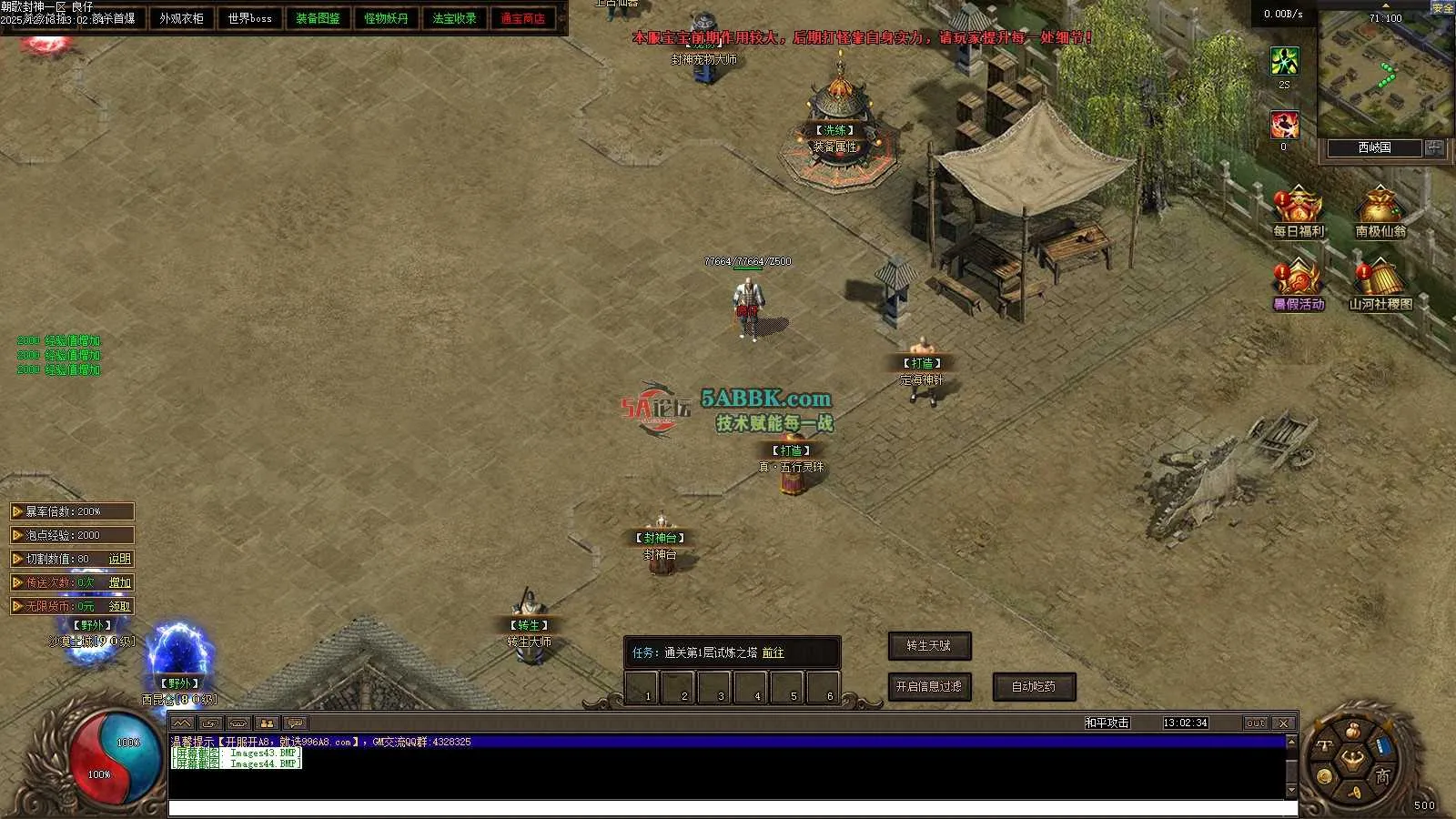
Task: Click the 前往 link in the quest tracker
Action: [773, 652]
